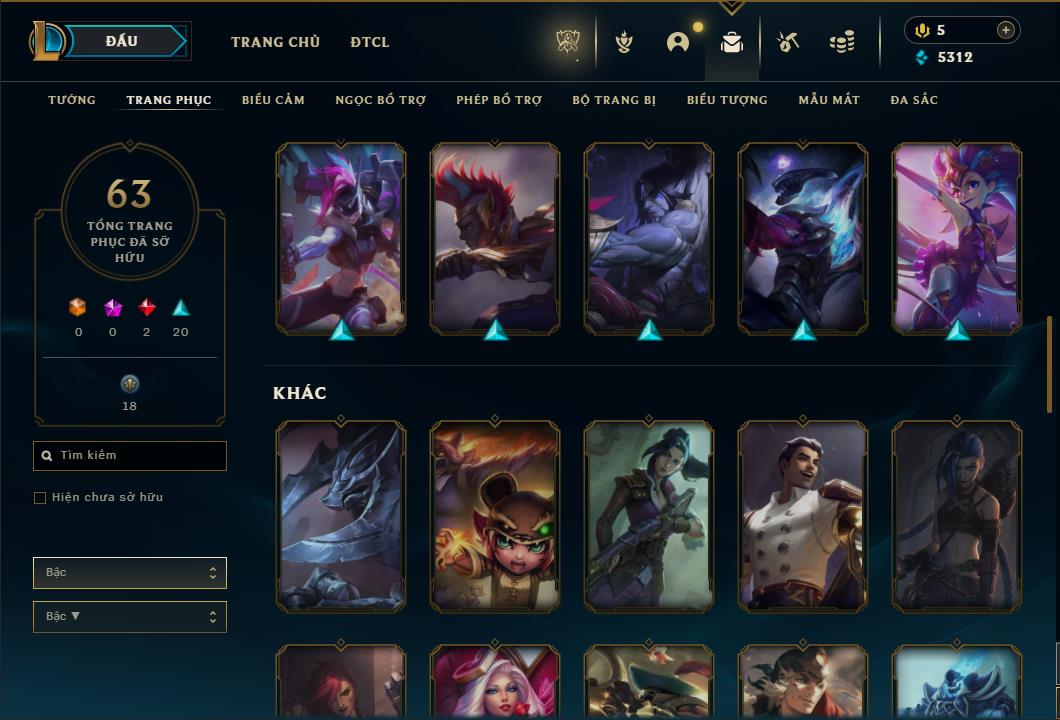
Task: Open the ĐTCL section
Action: tap(370, 42)
